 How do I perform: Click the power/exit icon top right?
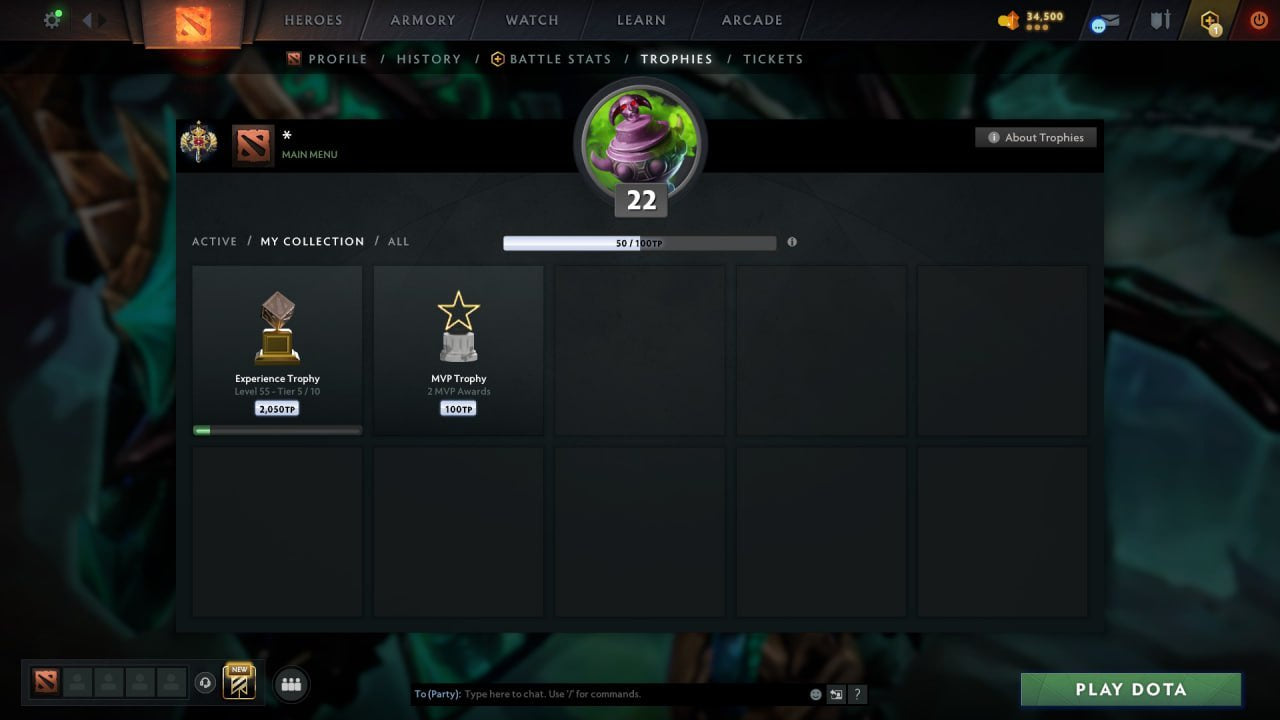click(x=1258, y=19)
